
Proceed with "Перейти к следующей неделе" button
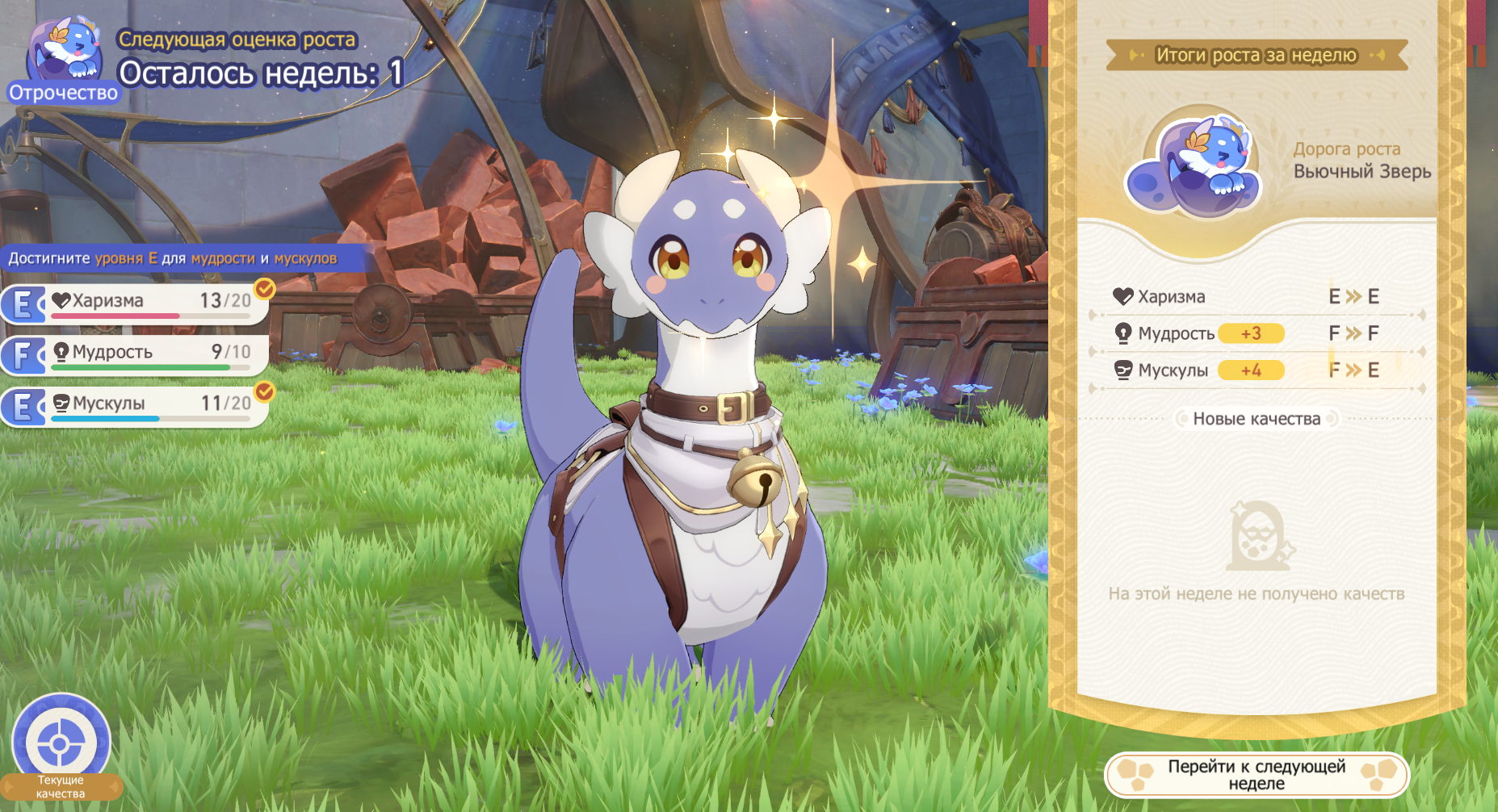pyautogui.click(x=1257, y=775)
